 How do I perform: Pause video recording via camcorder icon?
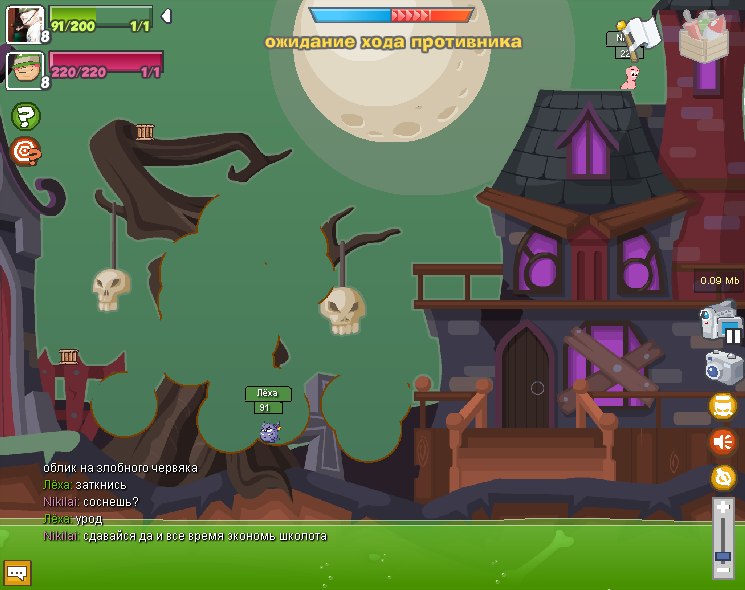(720, 324)
